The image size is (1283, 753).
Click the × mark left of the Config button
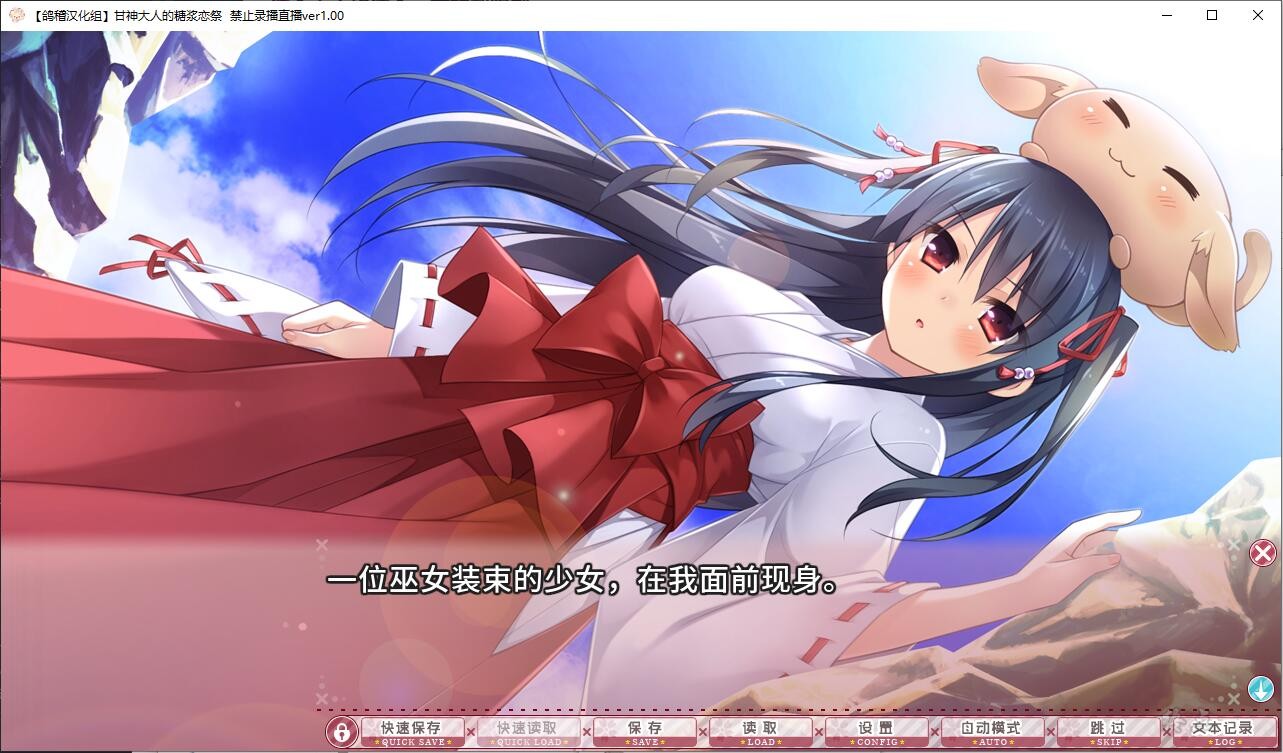tap(818, 732)
